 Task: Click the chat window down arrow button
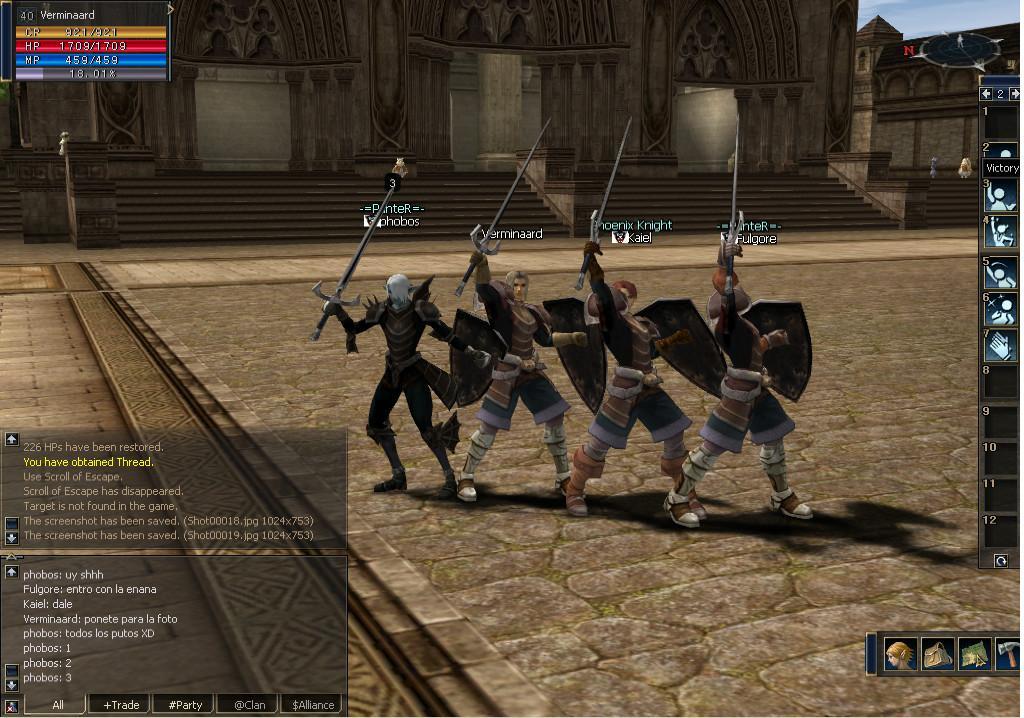(11, 685)
